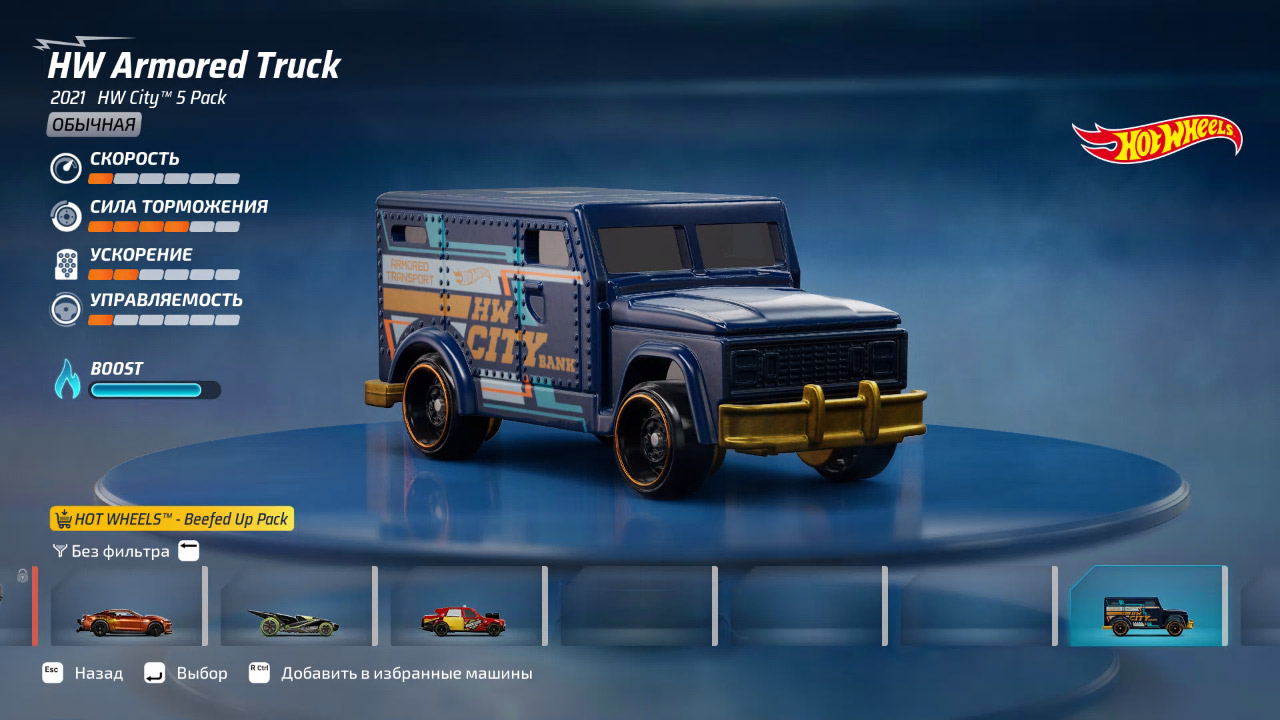1280x720 pixels.
Task: Click the R Ctrl key icon
Action: [259, 673]
